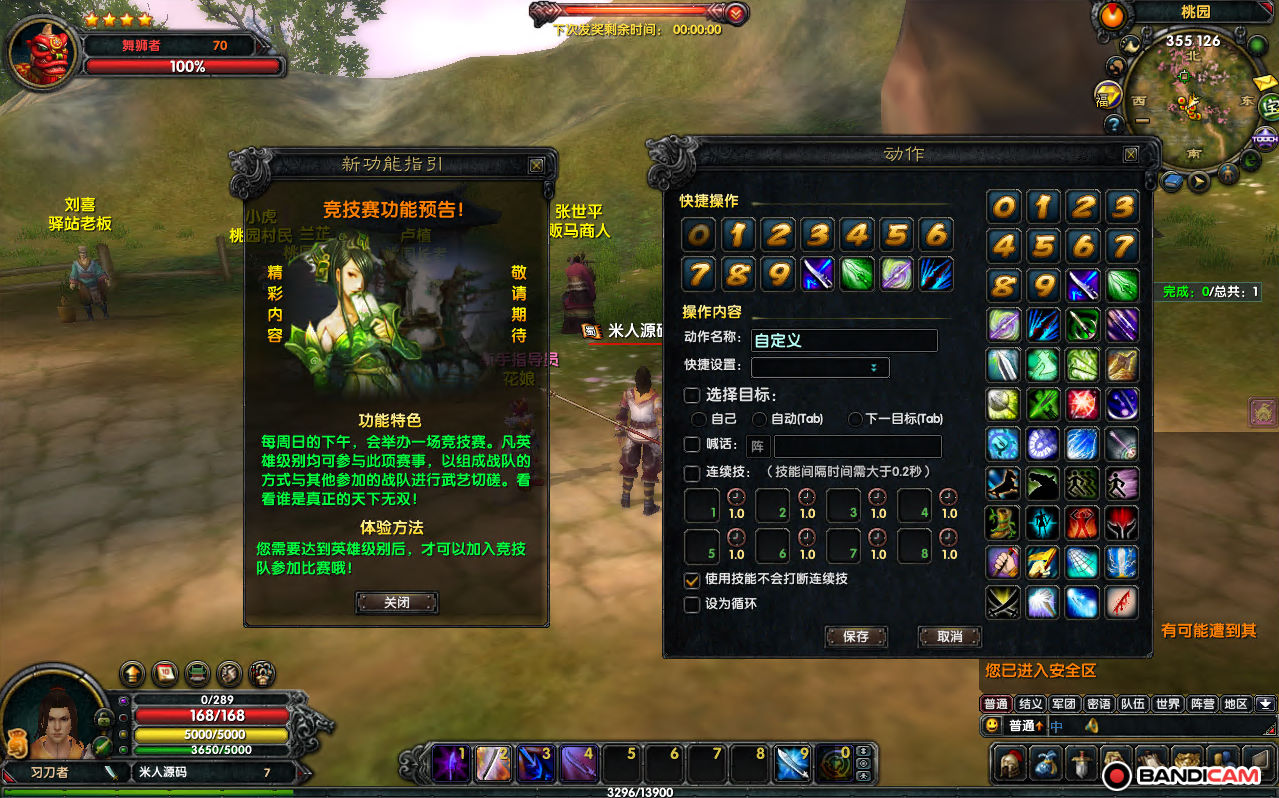Viewport: 1279px width, 798px height.
Task: Close the 动作 action window
Action: pos(1130,155)
